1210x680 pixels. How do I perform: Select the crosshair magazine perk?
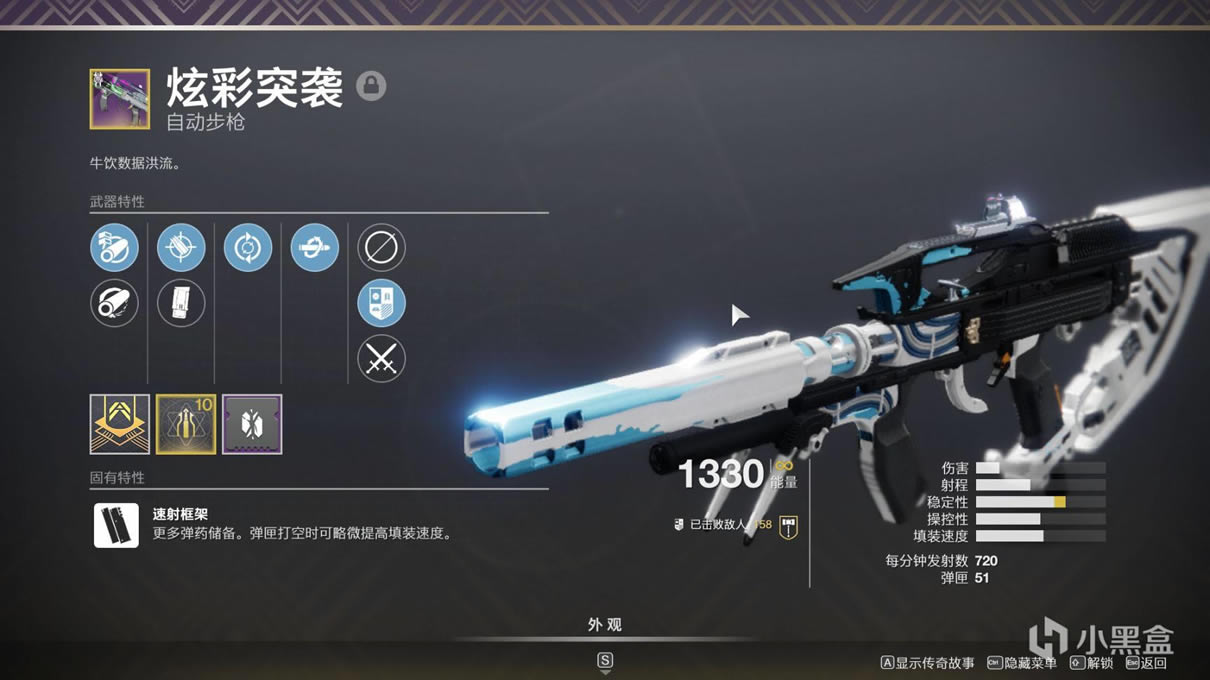(181, 247)
